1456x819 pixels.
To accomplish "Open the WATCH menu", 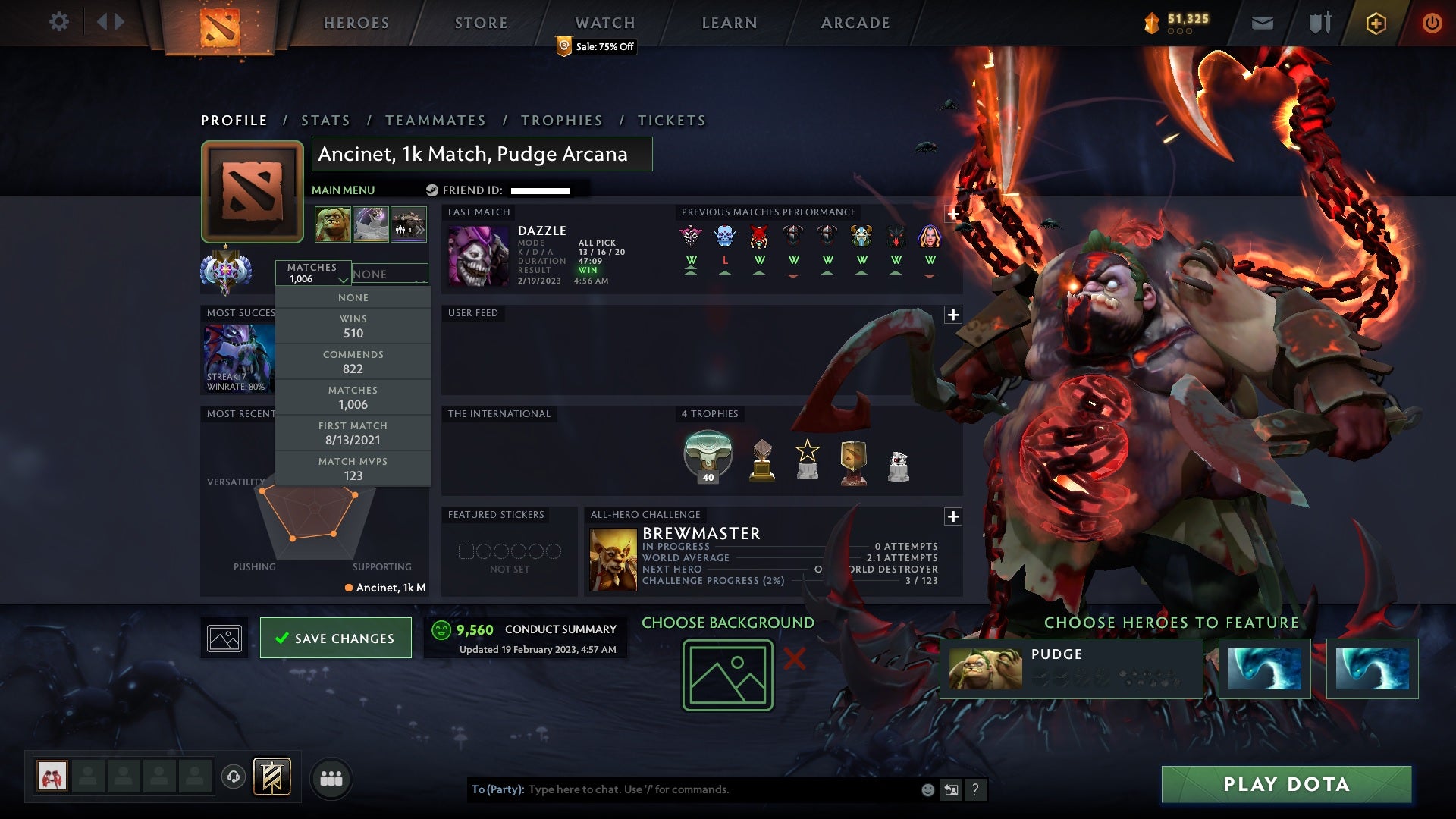I will [x=604, y=22].
